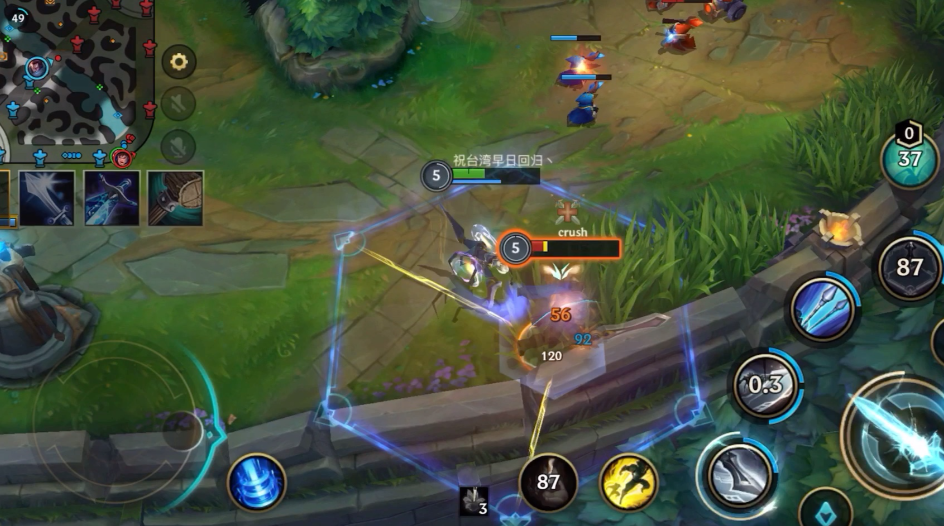Use the yellow Flash summoner spell
The width and height of the screenshot is (944, 526).
click(629, 482)
